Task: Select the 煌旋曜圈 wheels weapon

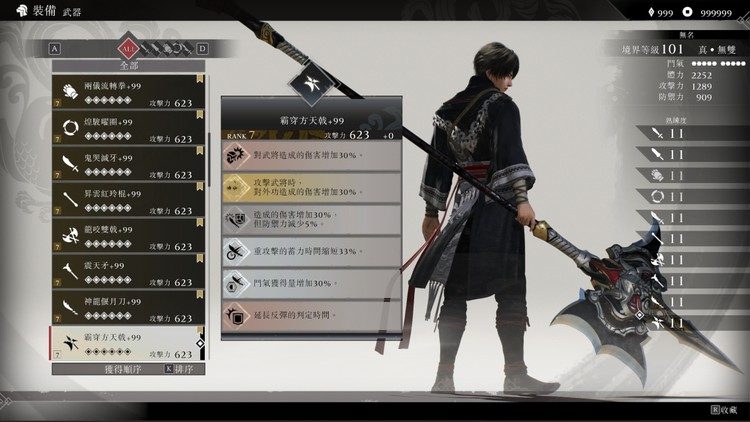Action: click(128, 130)
